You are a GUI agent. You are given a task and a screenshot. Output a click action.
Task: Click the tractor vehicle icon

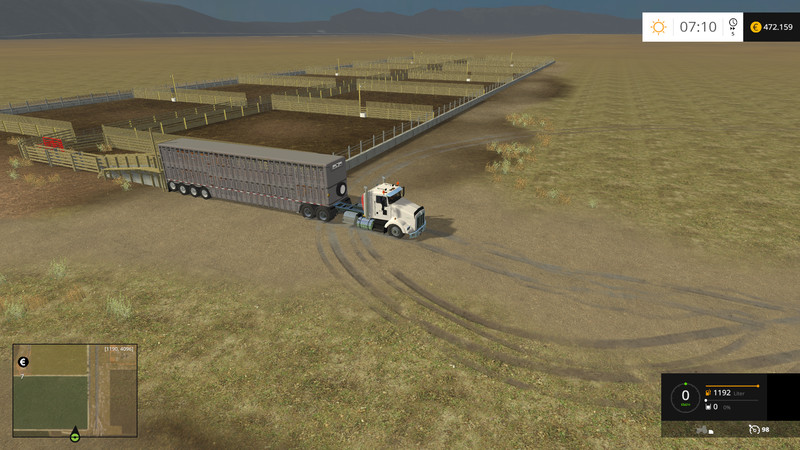click(x=702, y=429)
